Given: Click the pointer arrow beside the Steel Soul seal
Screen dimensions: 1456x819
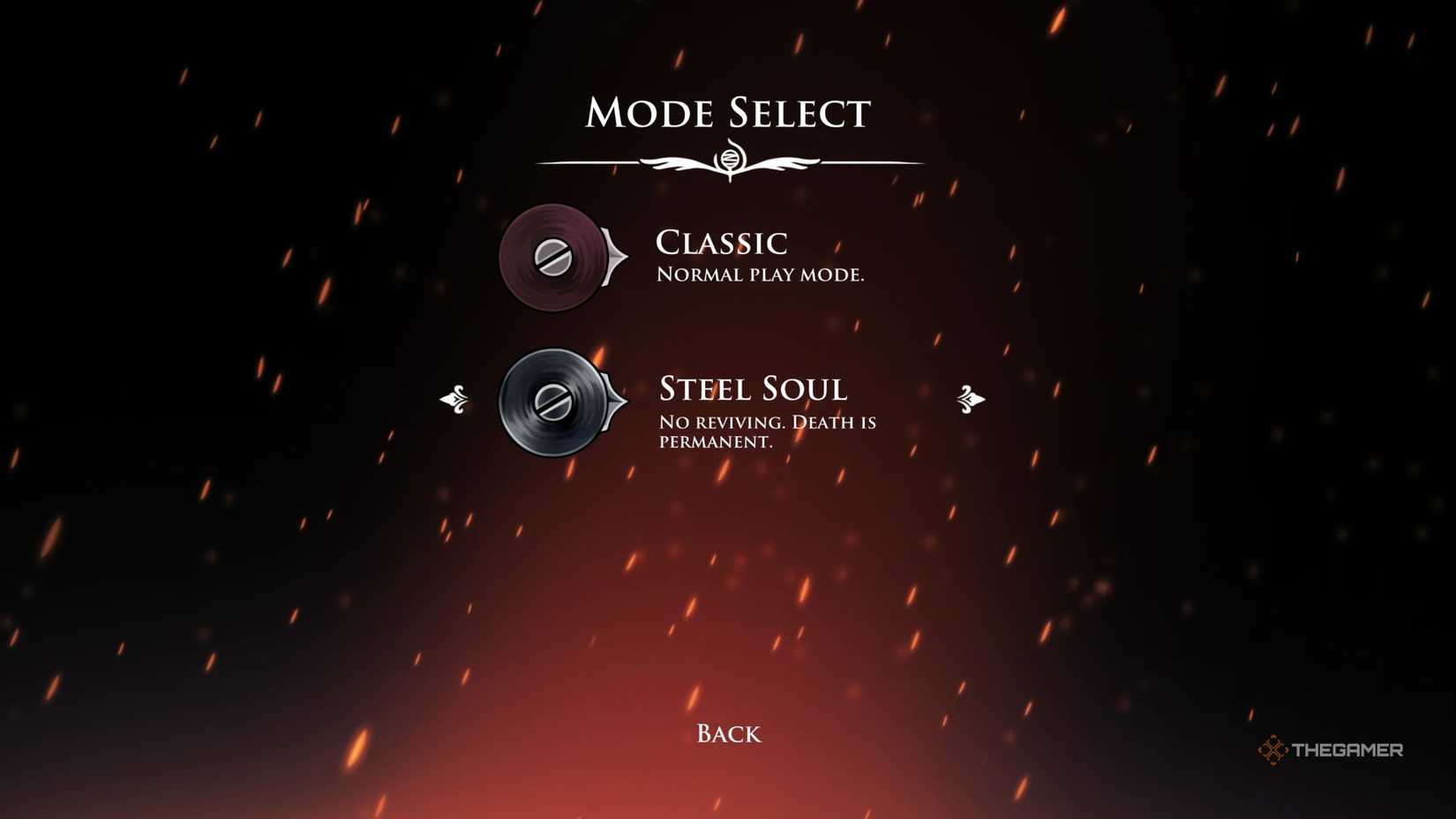Looking at the screenshot, I should (612, 402).
